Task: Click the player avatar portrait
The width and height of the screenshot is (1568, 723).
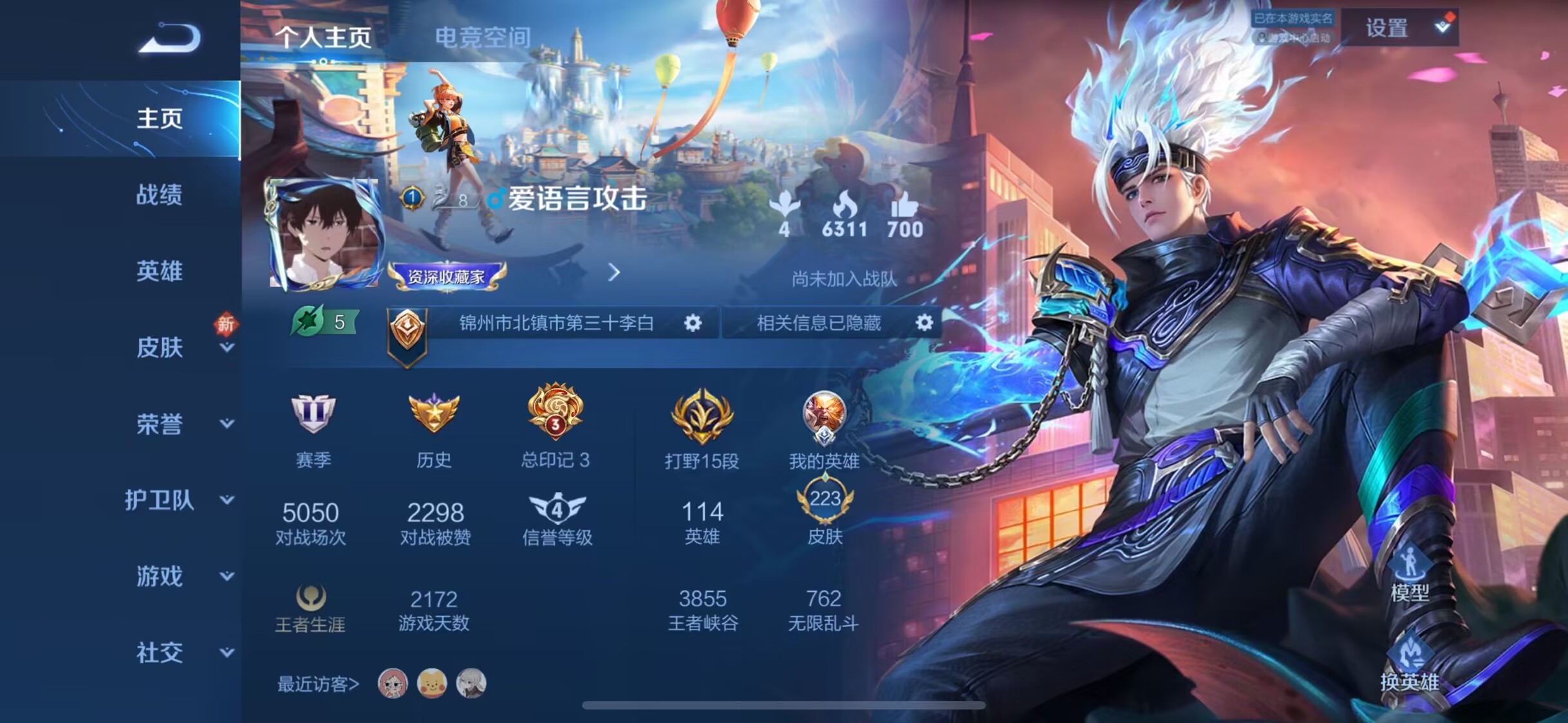Action: tap(325, 233)
